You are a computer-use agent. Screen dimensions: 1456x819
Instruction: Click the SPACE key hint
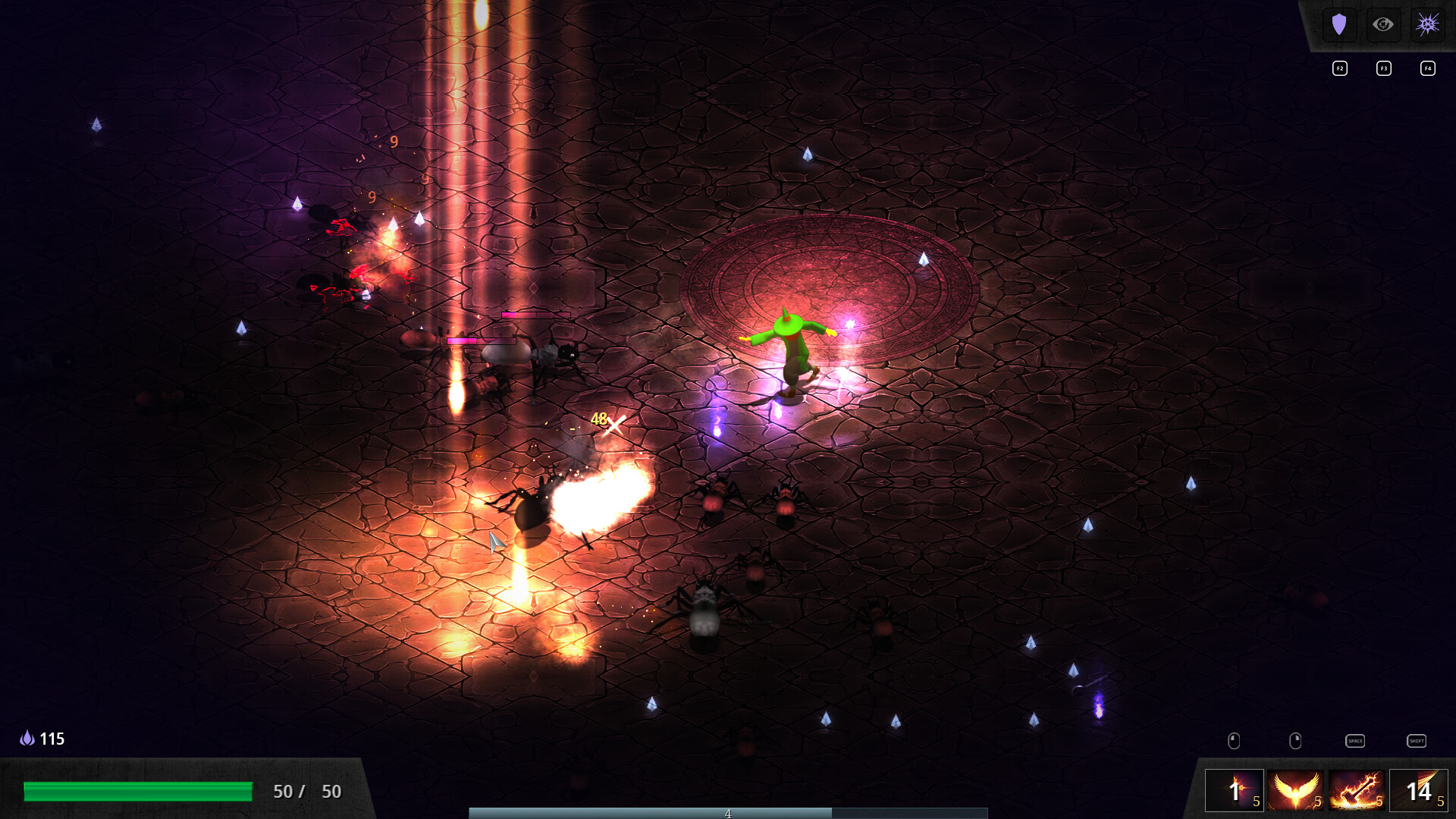tap(1355, 741)
